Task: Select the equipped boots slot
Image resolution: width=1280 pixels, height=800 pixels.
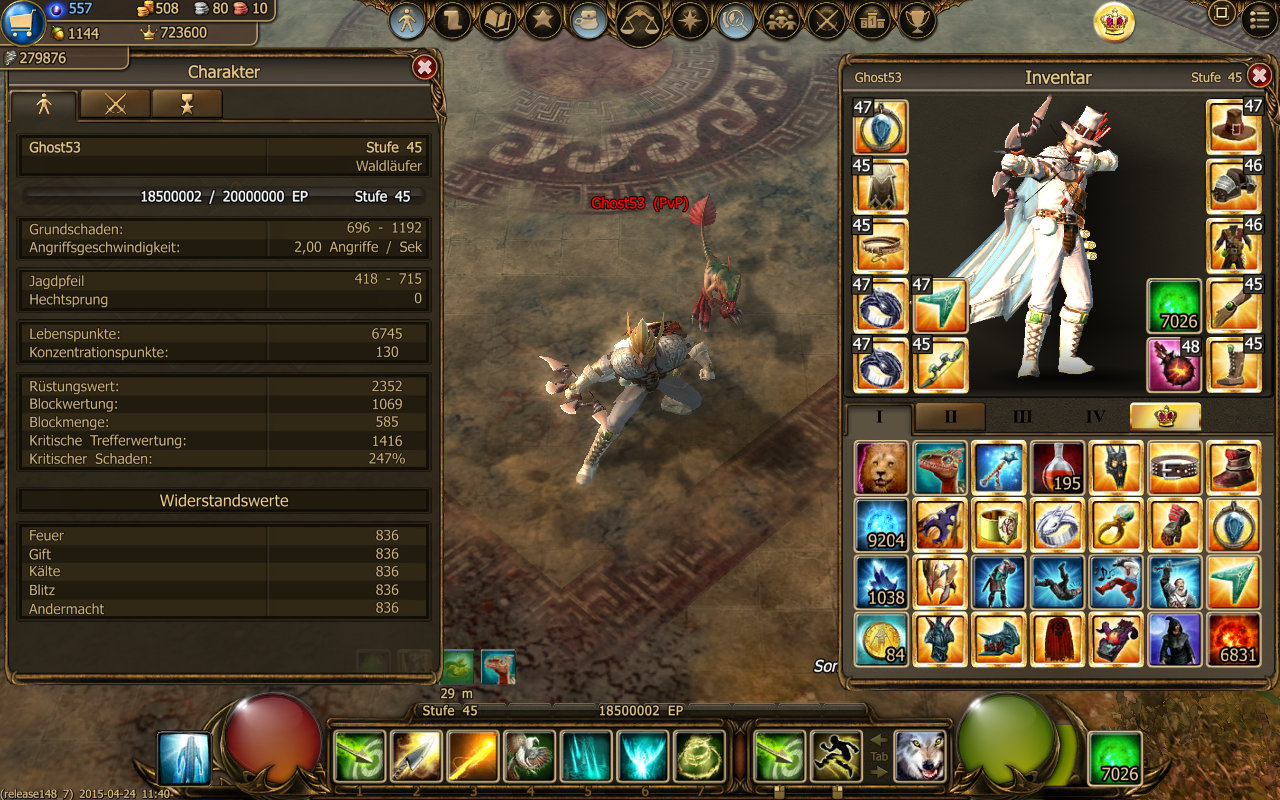Action: [x=1233, y=365]
